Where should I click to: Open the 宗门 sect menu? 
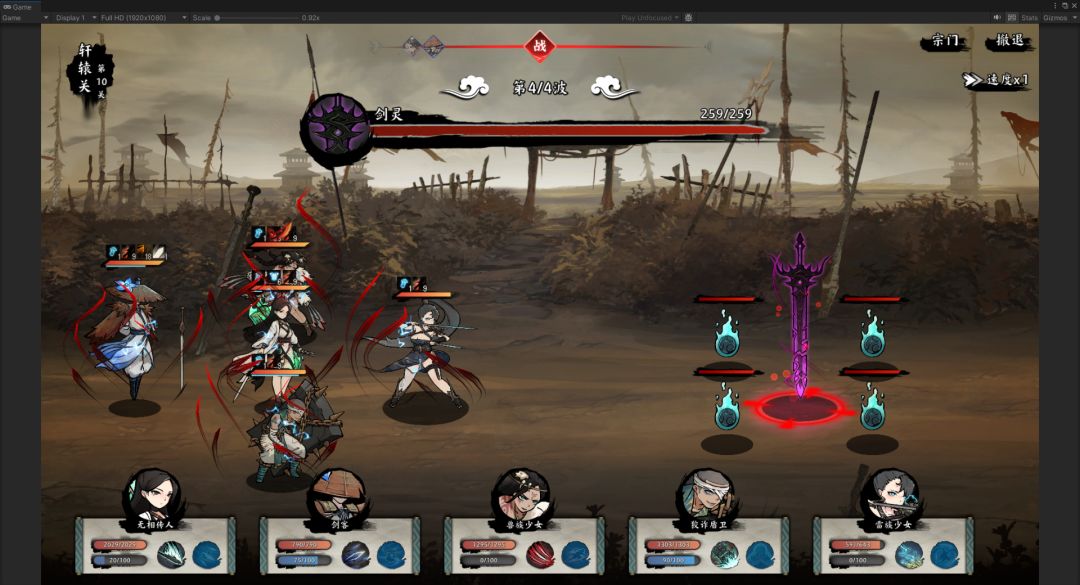coord(945,42)
